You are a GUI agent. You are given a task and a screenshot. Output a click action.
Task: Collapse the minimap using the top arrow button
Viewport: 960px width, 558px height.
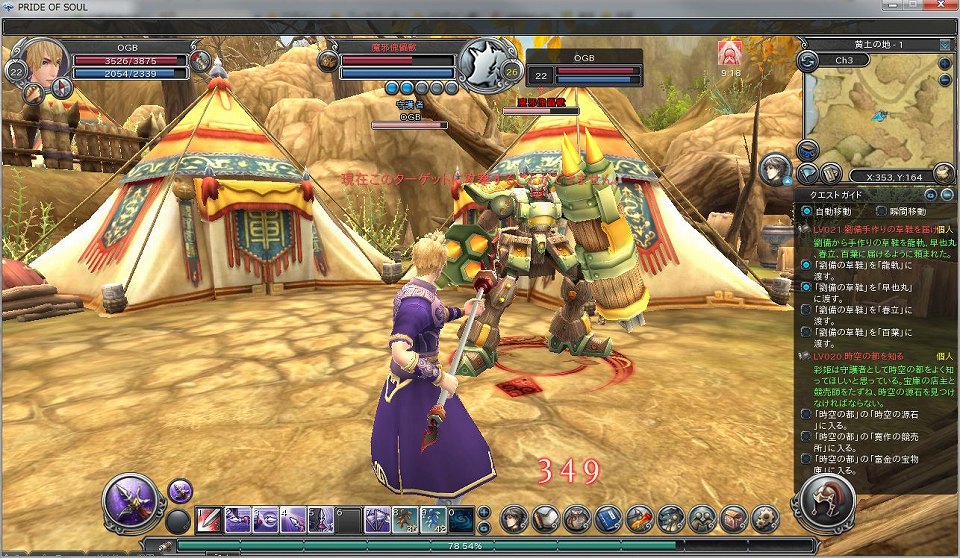tap(945, 45)
